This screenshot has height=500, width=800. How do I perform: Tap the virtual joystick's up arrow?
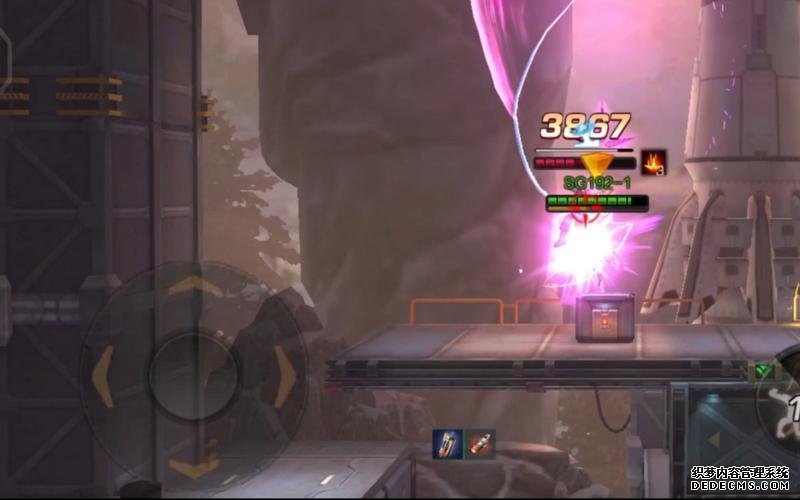point(194,287)
